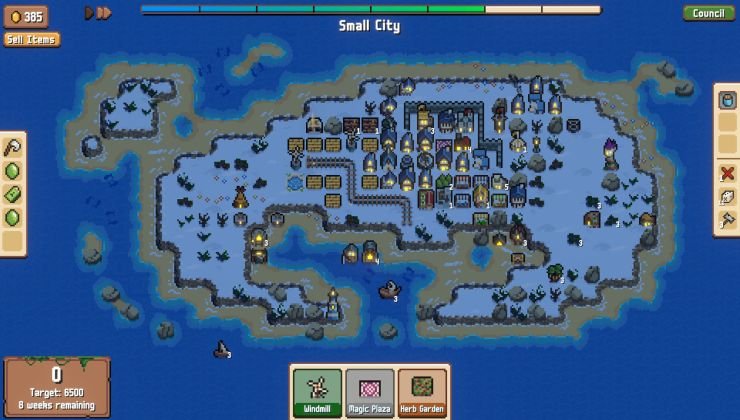
Task: Activate fast-forward speed
Action: (x=104, y=13)
